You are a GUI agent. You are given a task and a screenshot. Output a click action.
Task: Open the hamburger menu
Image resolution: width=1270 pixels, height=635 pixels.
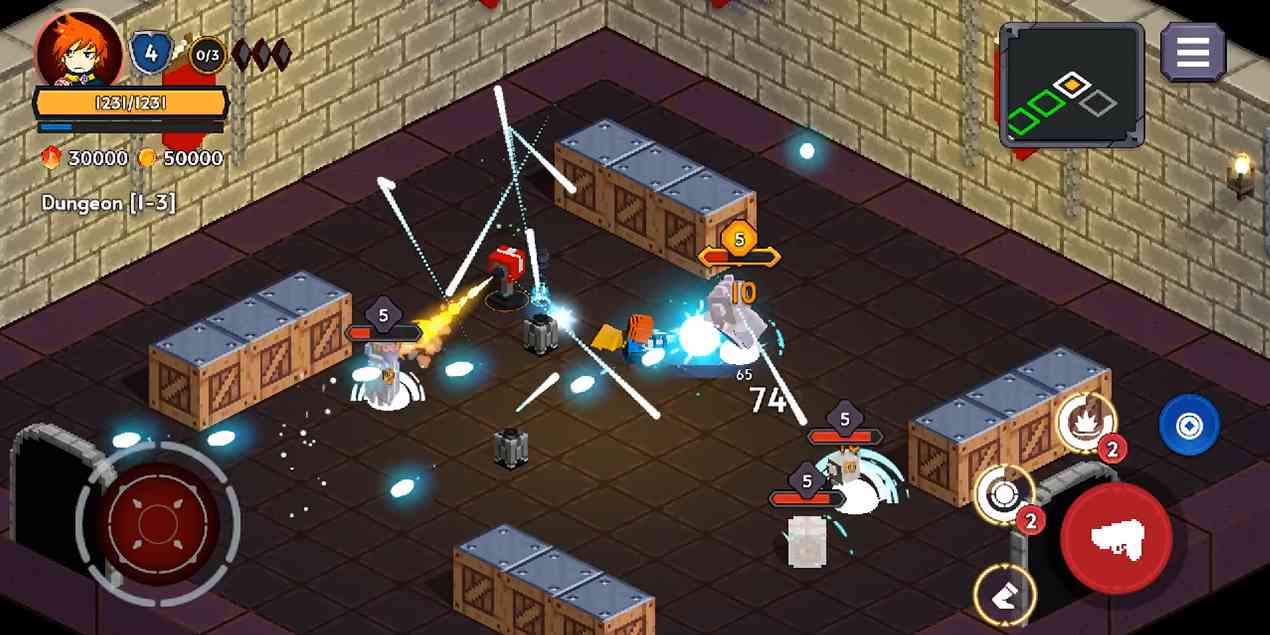click(1193, 51)
